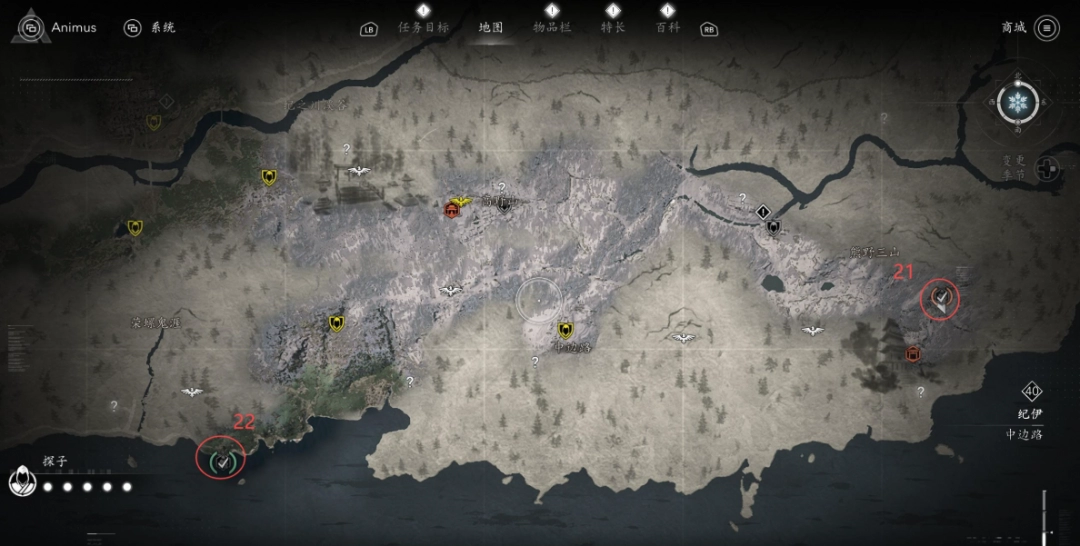Image resolution: width=1080 pixels, height=546 pixels.
Task: Select the white viewpoint eagle near 荣螺鬼崖
Action: pos(192,392)
